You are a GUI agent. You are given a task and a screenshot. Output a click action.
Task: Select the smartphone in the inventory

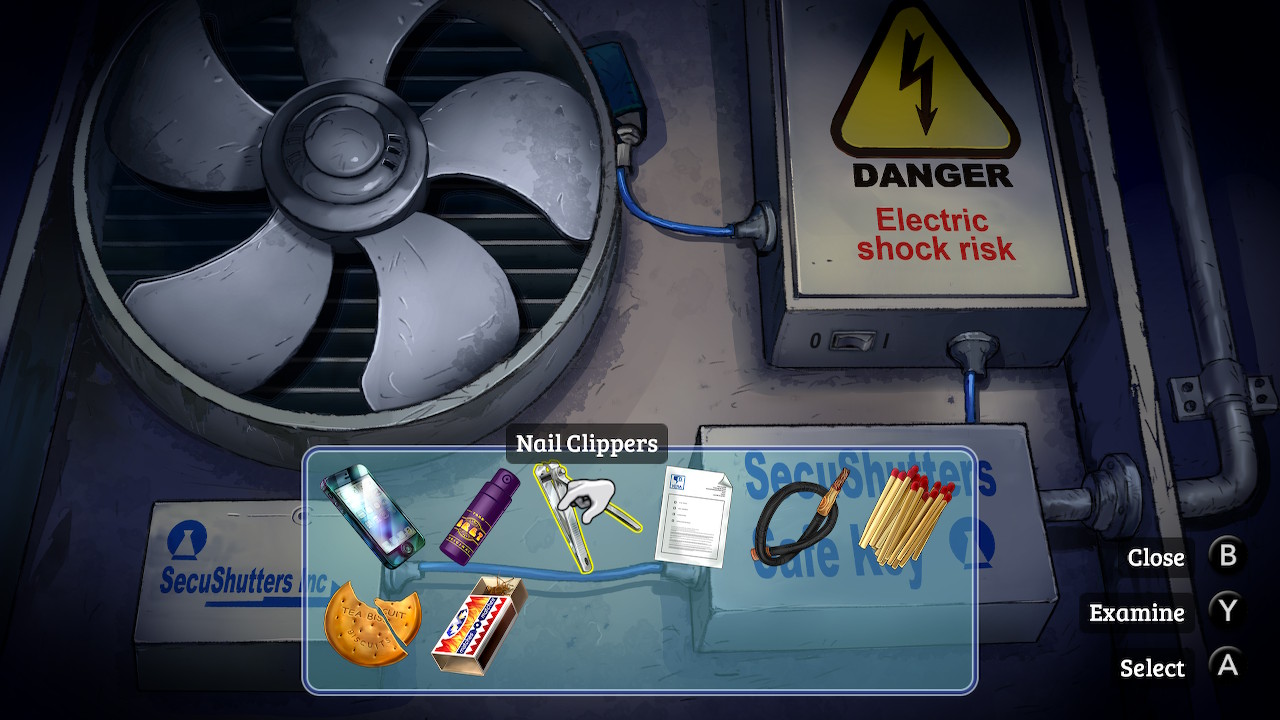click(376, 514)
